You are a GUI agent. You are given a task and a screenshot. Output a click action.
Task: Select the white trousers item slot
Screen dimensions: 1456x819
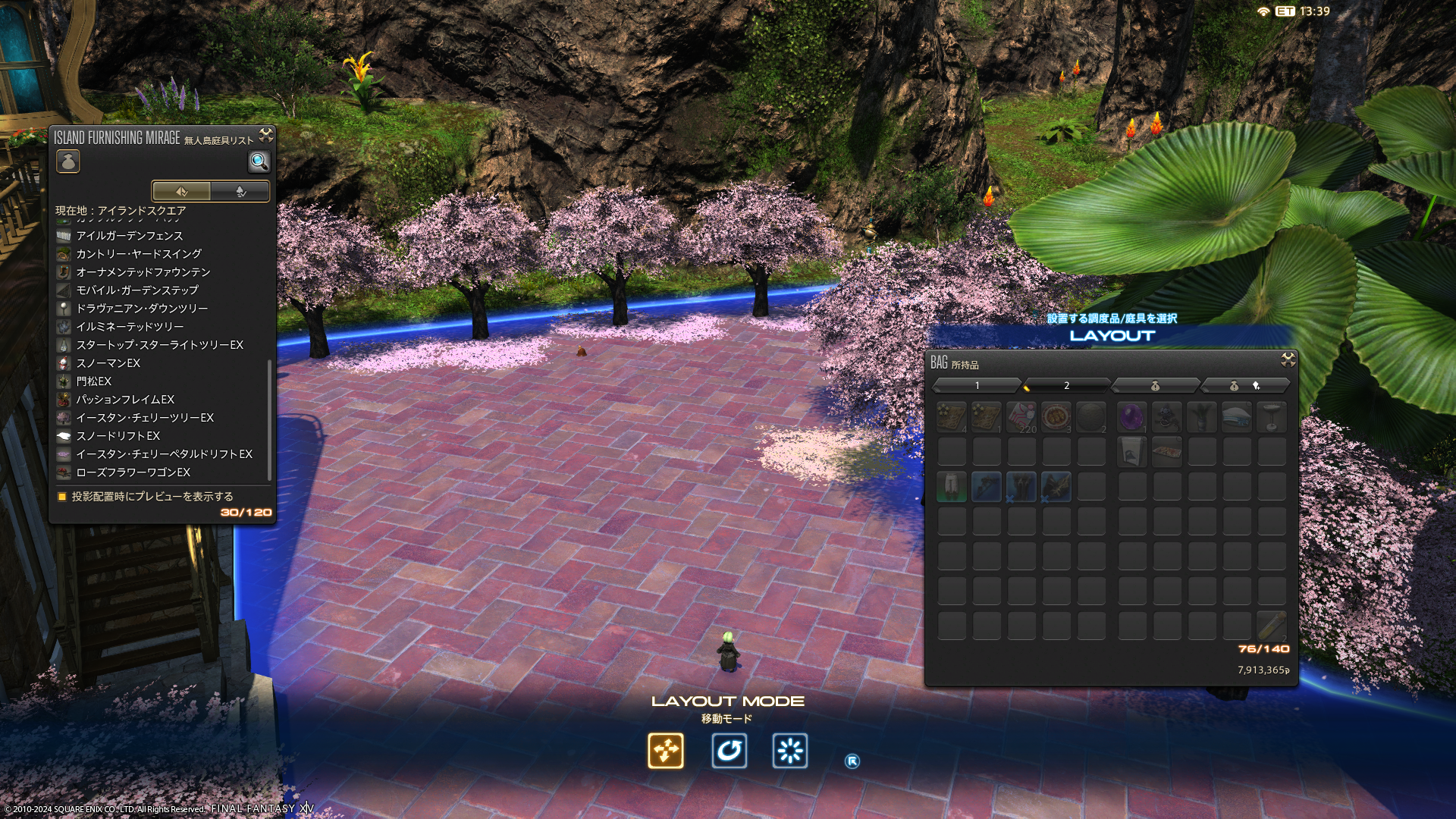pos(951,486)
